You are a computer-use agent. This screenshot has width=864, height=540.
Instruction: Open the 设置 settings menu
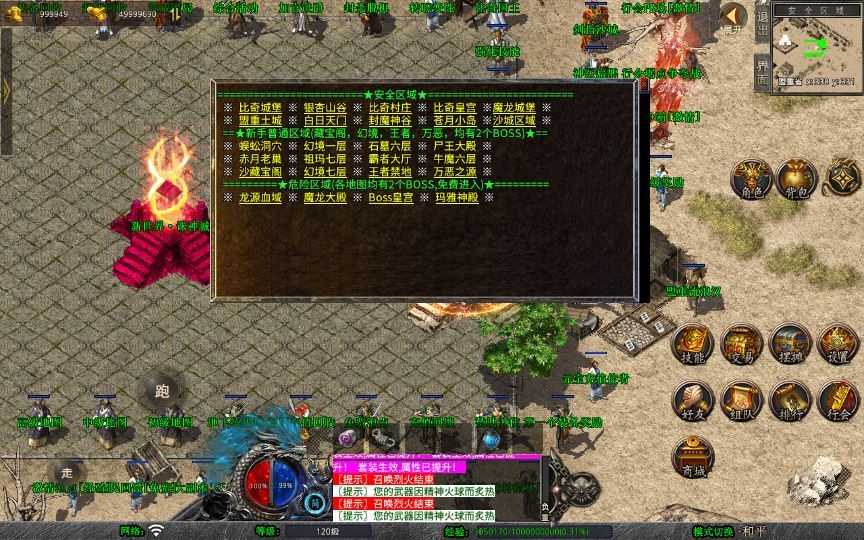click(838, 344)
